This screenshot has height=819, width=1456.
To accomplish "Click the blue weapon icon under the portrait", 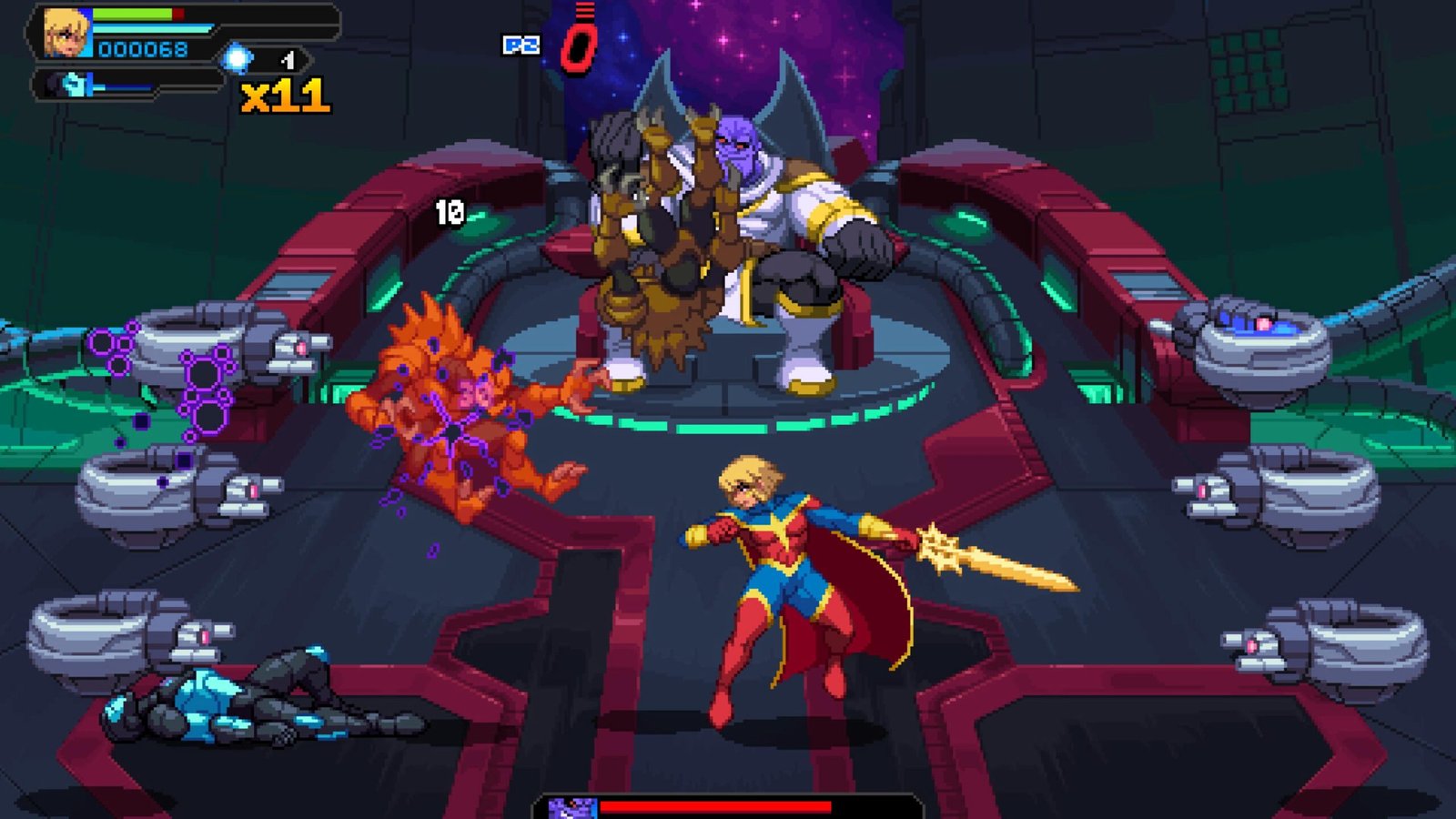I will coord(75,85).
